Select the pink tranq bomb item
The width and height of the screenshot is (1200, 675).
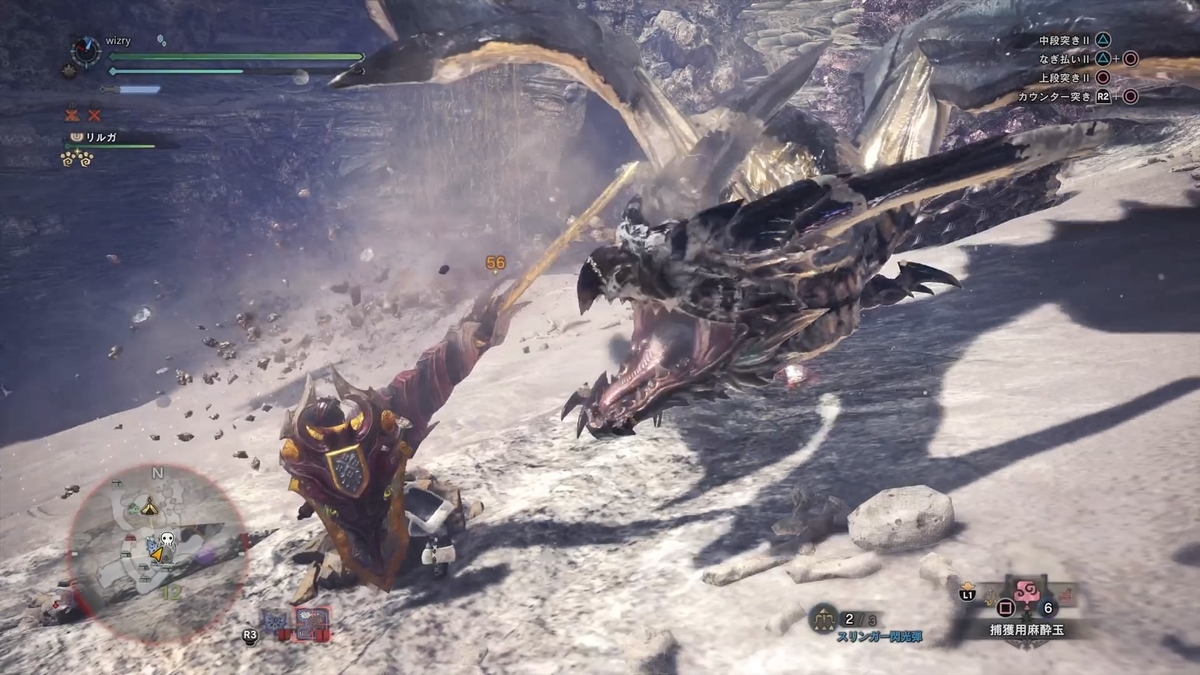pyautogui.click(x=1027, y=590)
